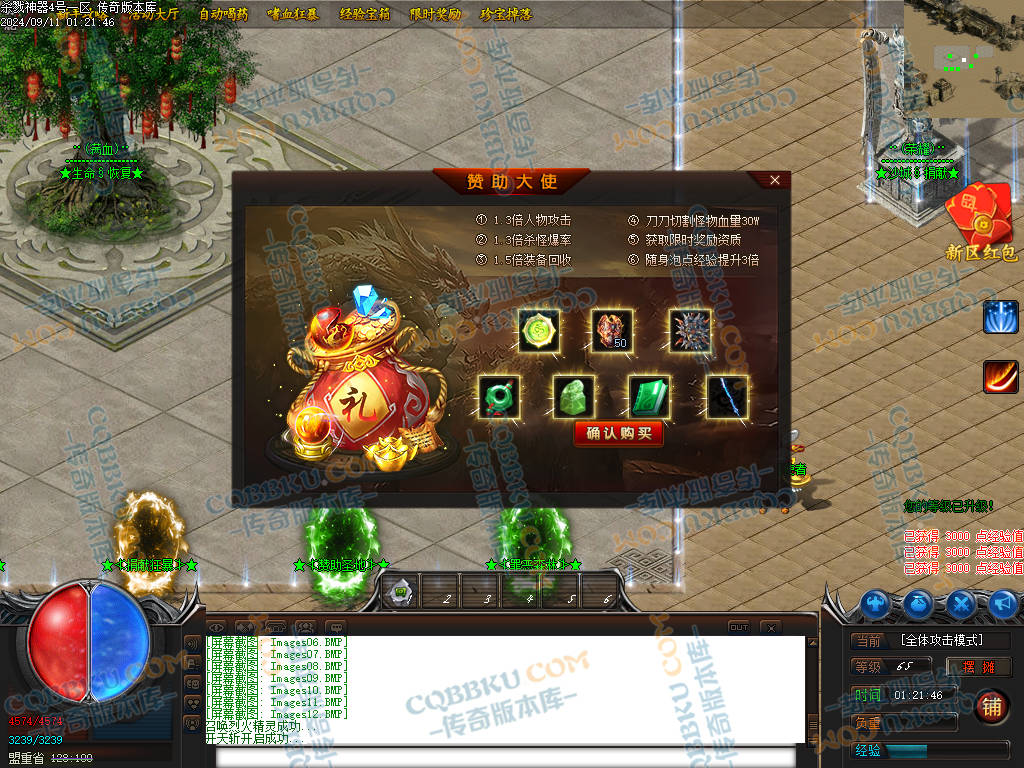Click the minimap in the corner

coord(963,60)
